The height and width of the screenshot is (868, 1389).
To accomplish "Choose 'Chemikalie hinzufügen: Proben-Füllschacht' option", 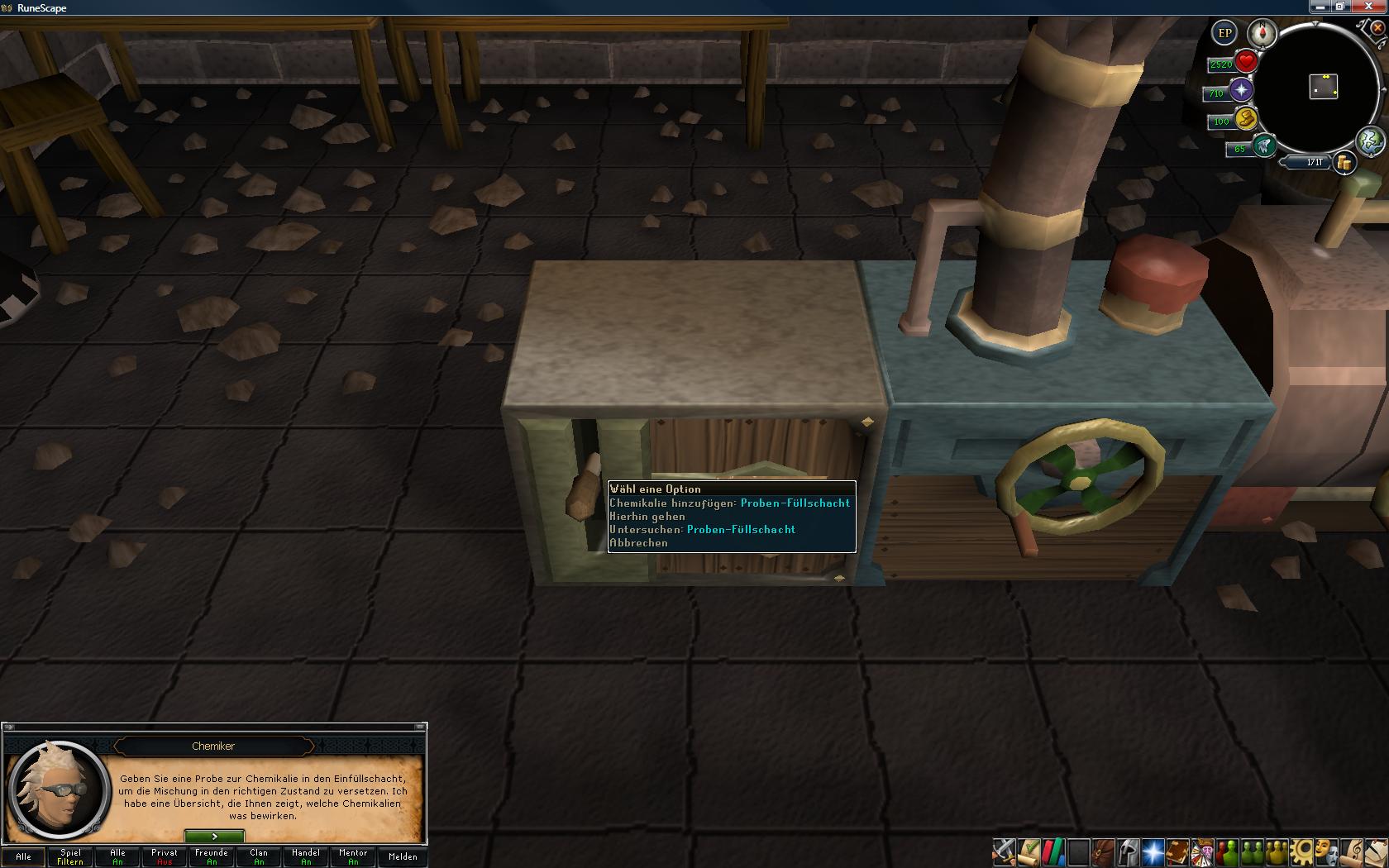I will pyautogui.click(x=729, y=503).
